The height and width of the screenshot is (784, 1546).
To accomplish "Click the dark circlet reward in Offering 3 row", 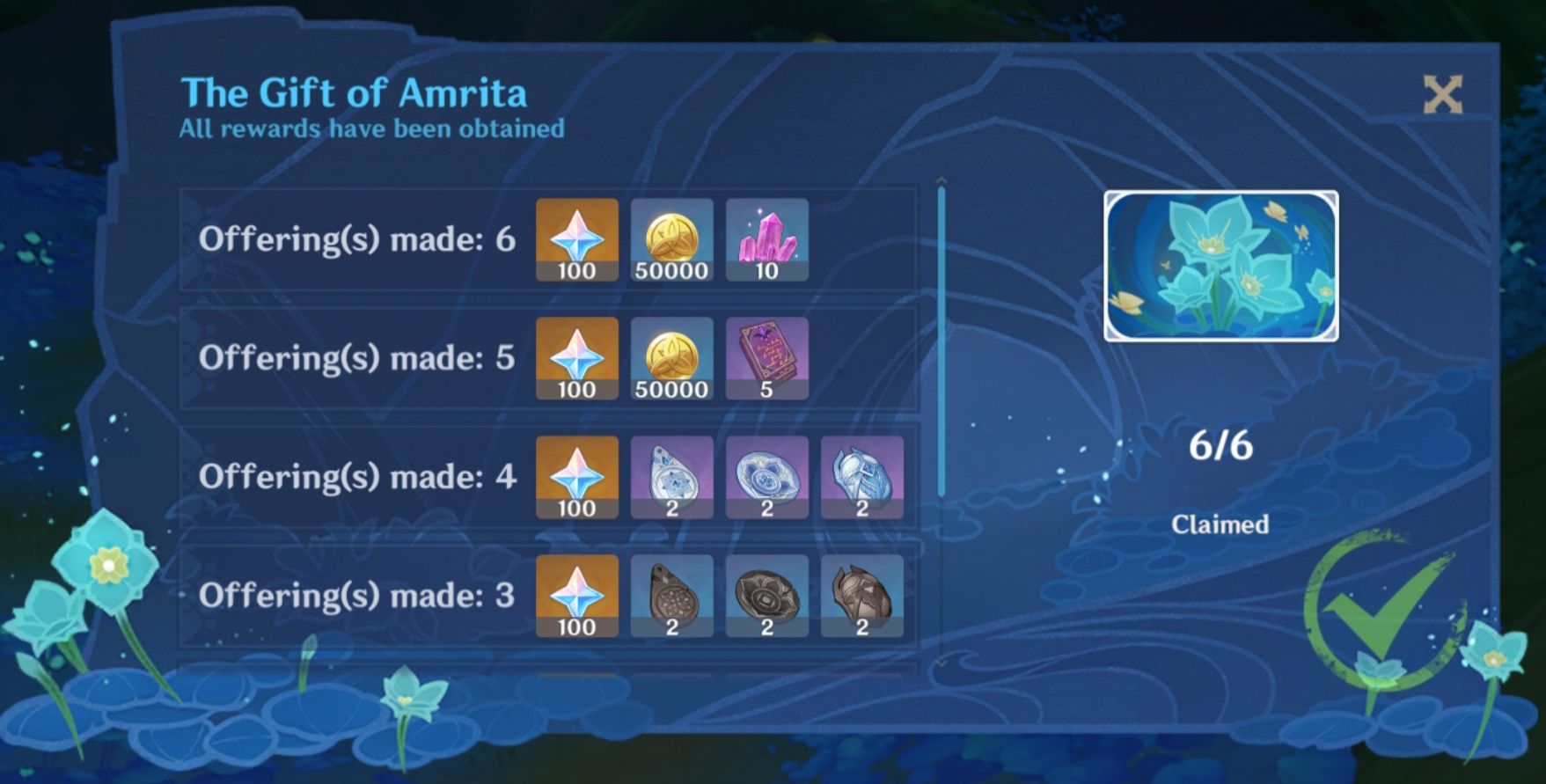I will (861, 597).
